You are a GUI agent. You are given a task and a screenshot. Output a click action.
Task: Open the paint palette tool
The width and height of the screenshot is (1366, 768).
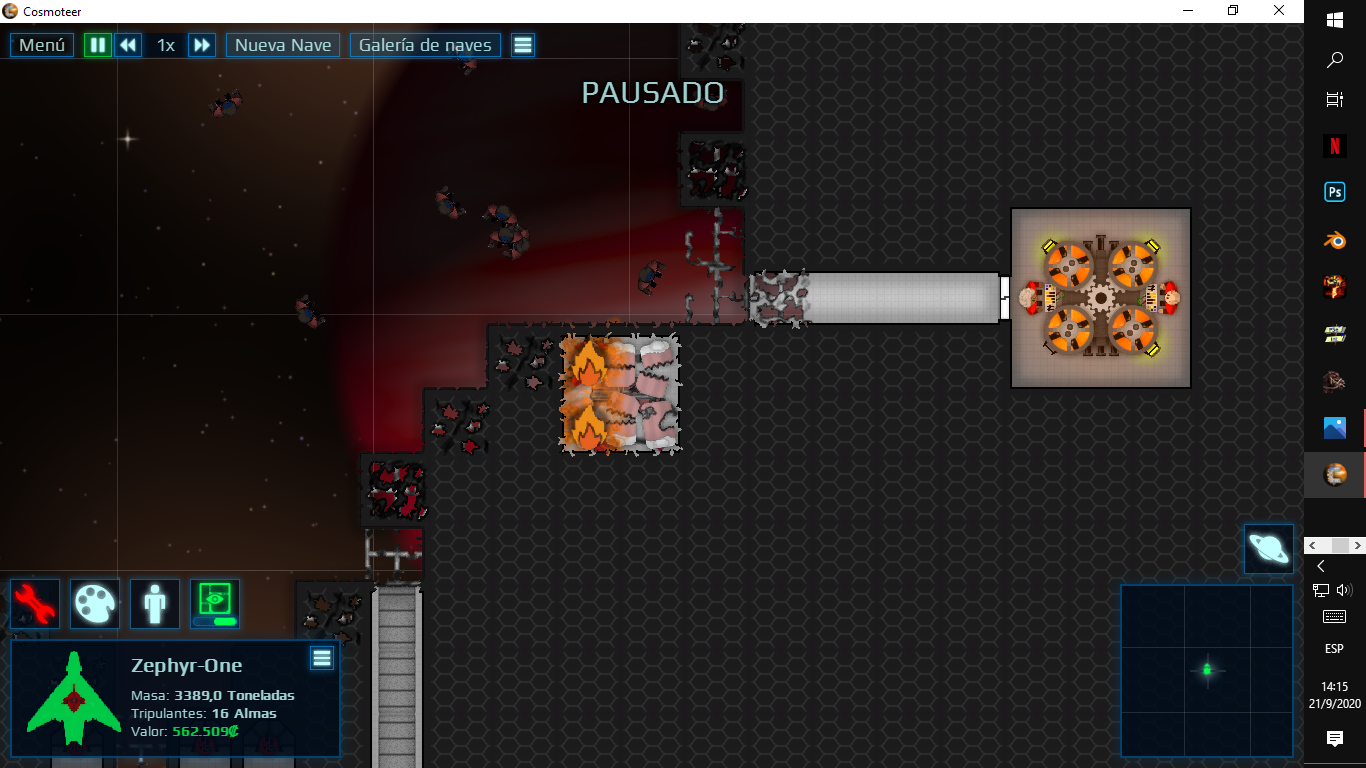(x=95, y=604)
